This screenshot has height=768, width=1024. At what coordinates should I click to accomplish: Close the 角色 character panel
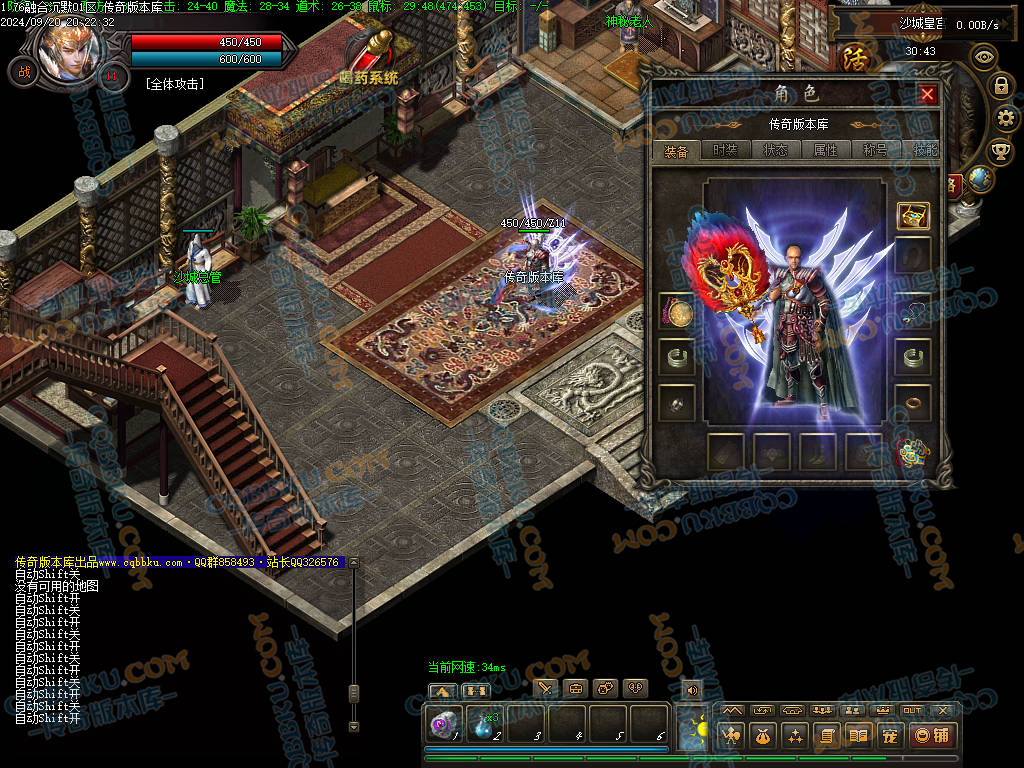coord(927,94)
